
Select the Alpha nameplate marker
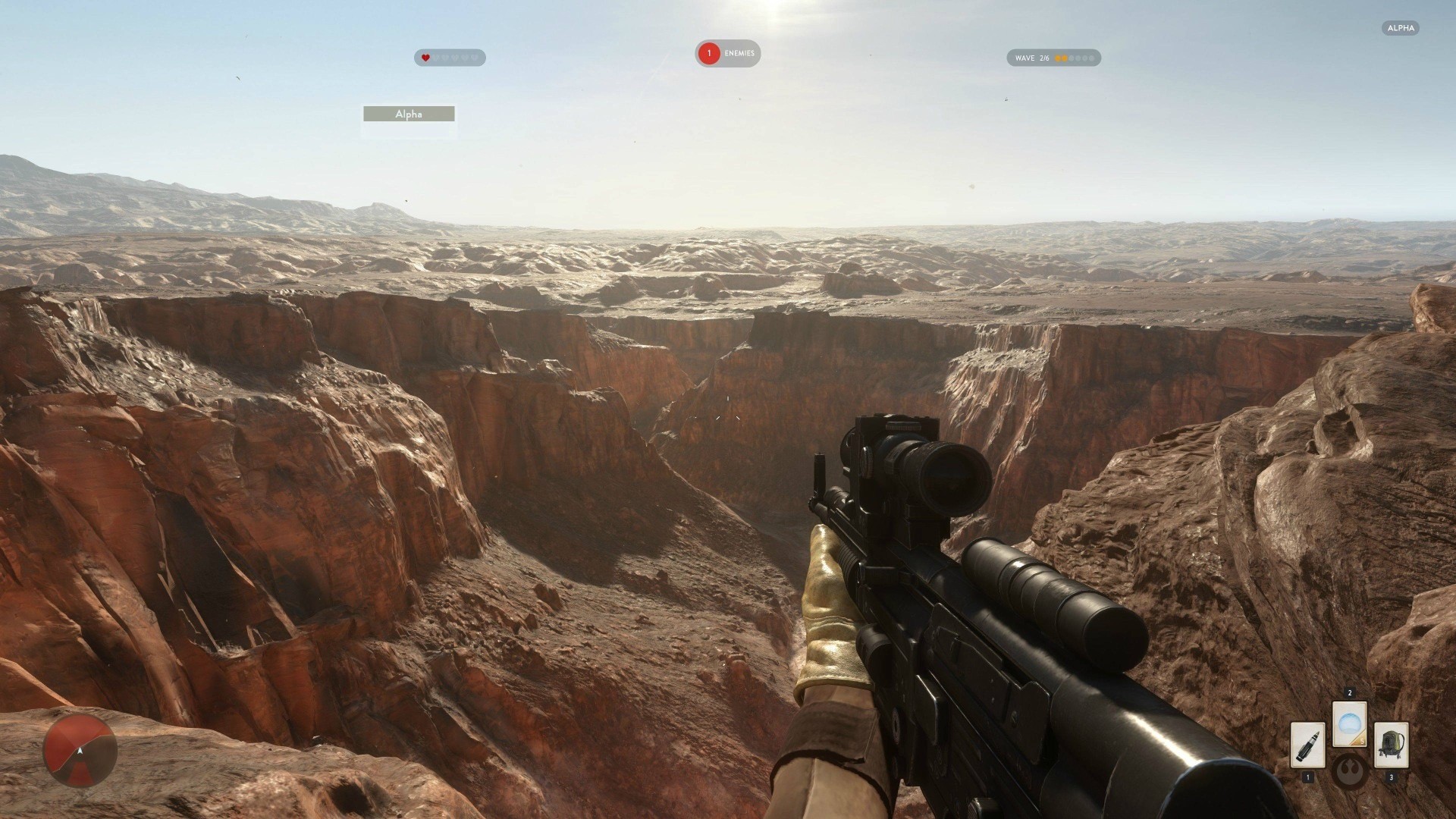[409, 114]
